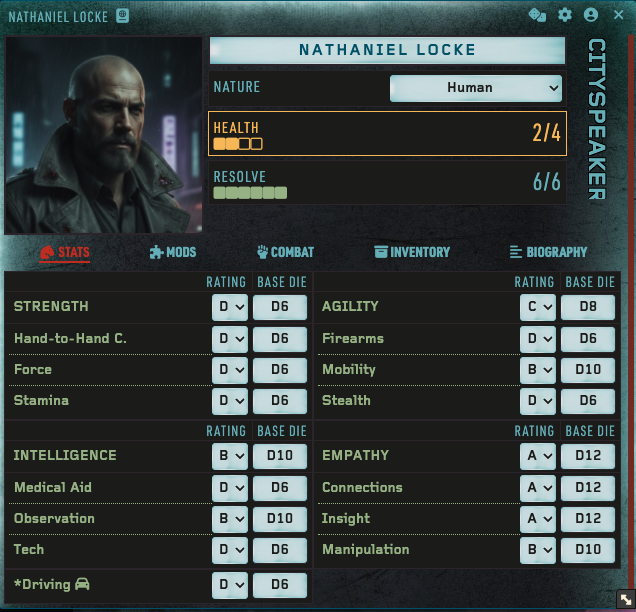Click Nathaniel Locke's portrait image

point(104,136)
